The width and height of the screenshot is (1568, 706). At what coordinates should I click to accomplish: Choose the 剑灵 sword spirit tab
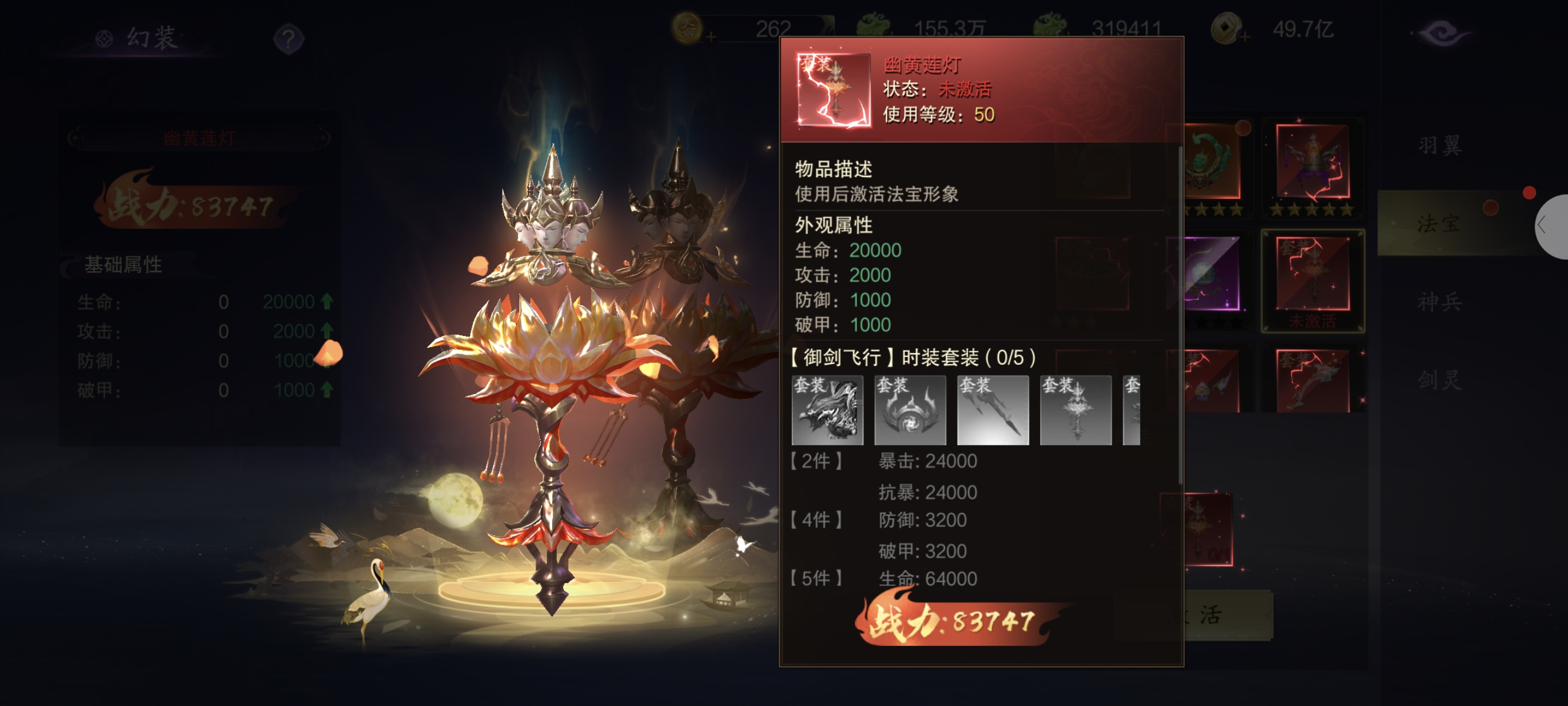point(1439,381)
